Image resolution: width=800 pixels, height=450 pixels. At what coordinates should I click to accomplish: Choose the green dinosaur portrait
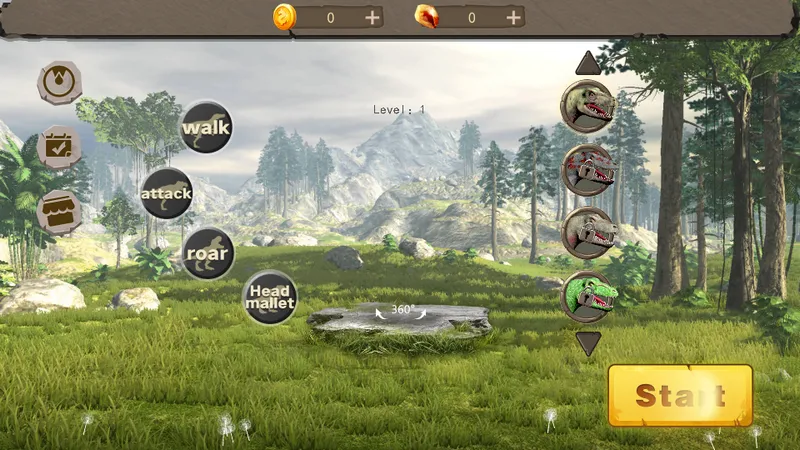[587, 296]
